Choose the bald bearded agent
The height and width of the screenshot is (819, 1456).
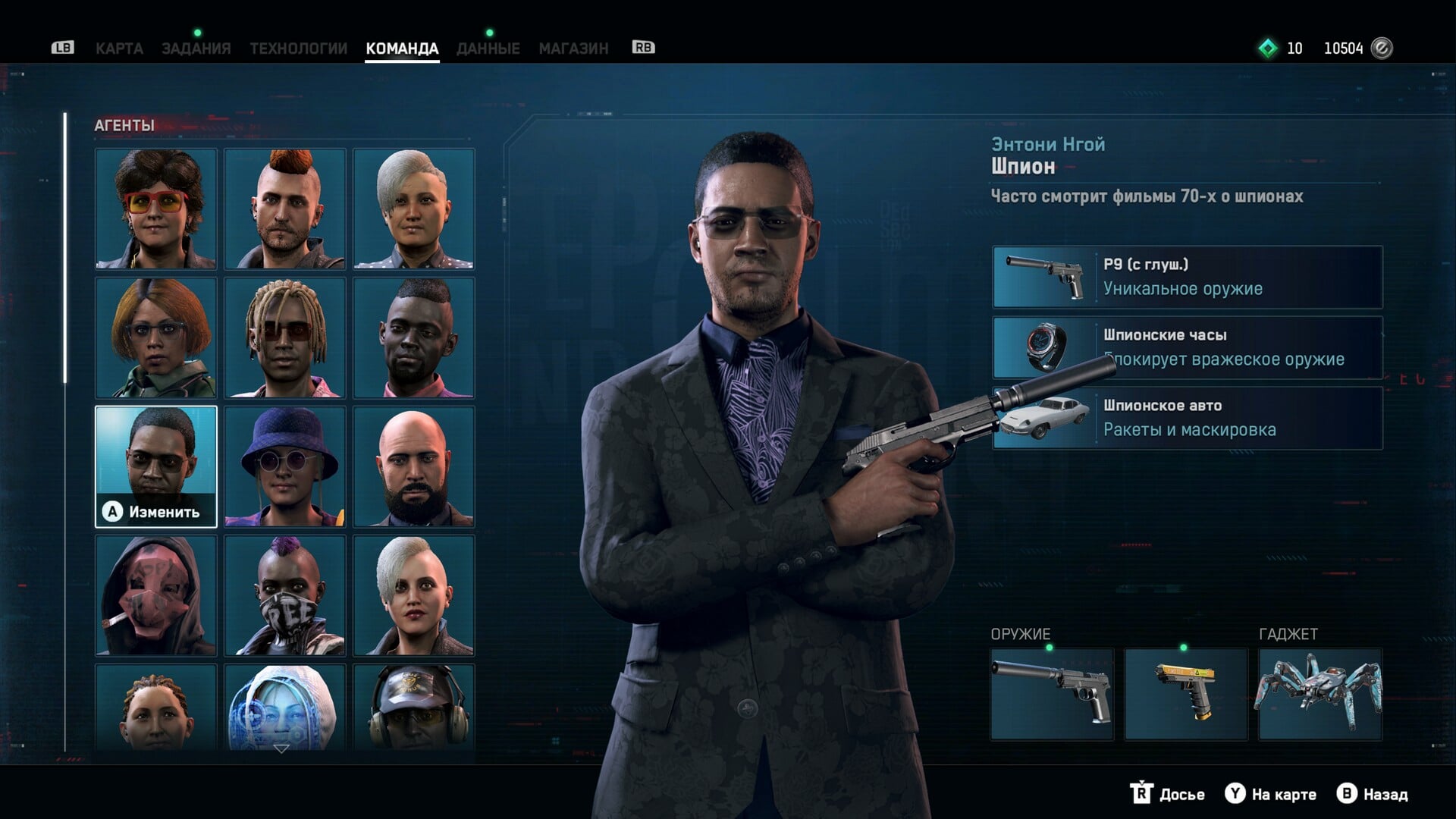pos(414,466)
